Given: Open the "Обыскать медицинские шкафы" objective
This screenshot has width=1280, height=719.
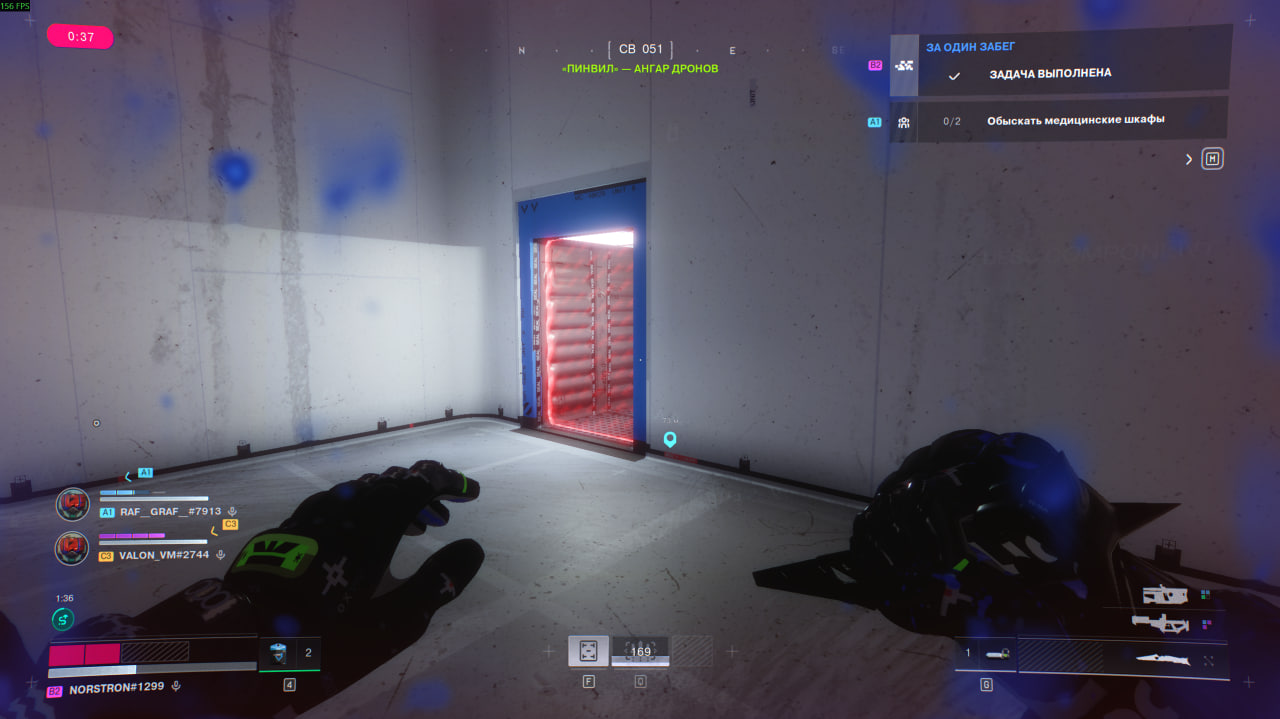Looking at the screenshot, I should coord(1075,120).
